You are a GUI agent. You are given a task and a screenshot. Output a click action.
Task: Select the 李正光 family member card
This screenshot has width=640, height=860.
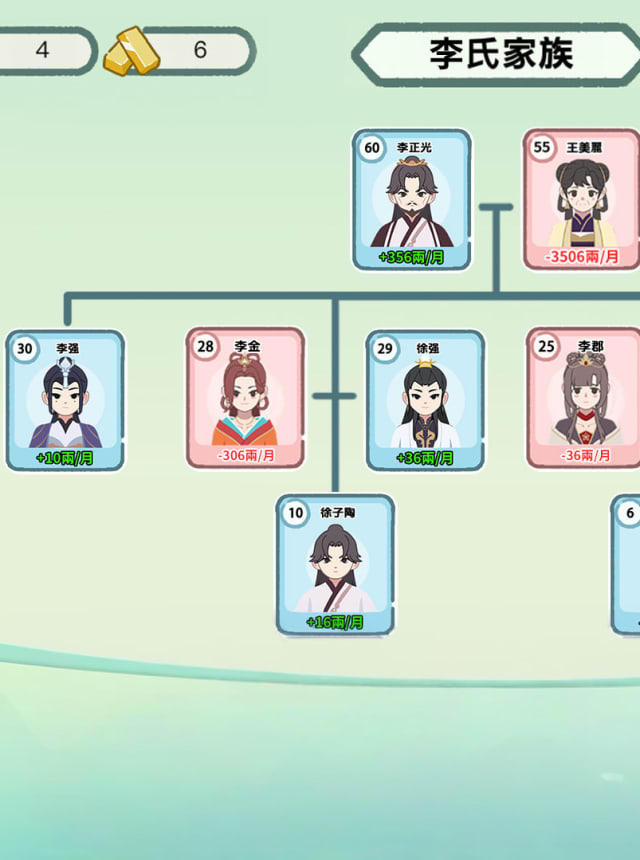click(x=411, y=199)
